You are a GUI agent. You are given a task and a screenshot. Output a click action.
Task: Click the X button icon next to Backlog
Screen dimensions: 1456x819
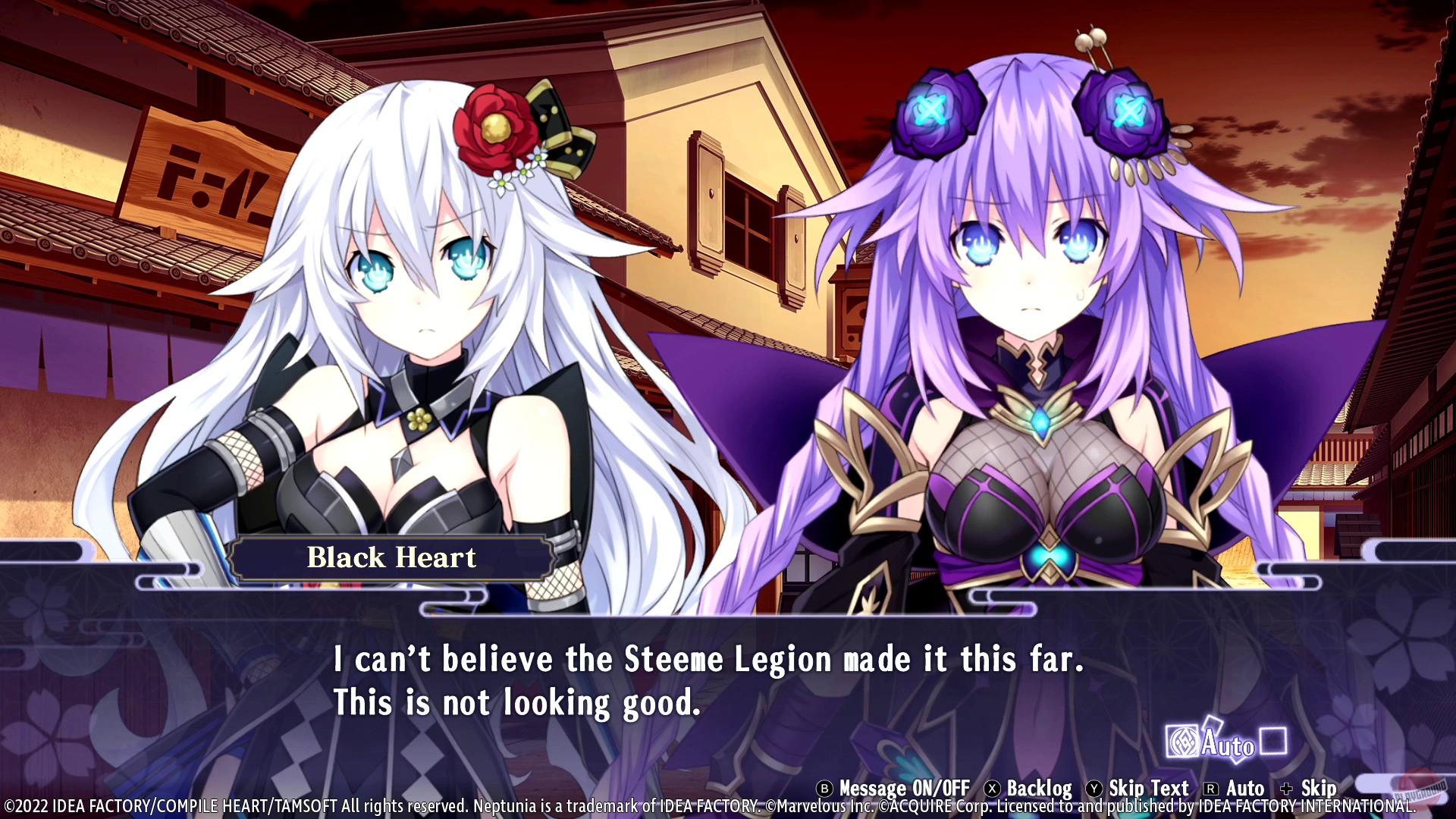click(991, 788)
